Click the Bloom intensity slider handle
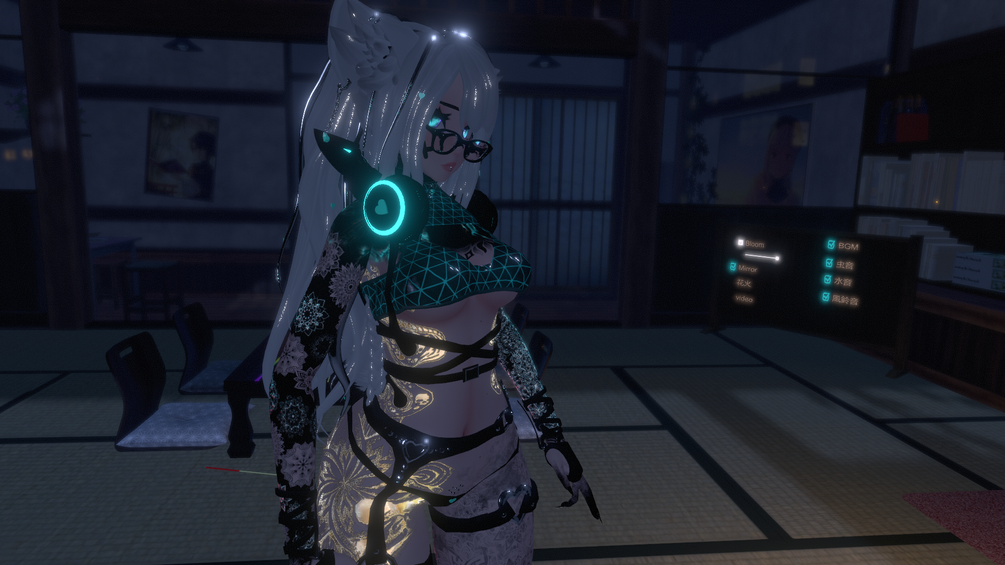Image resolution: width=1005 pixels, height=565 pixels. (x=777, y=257)
